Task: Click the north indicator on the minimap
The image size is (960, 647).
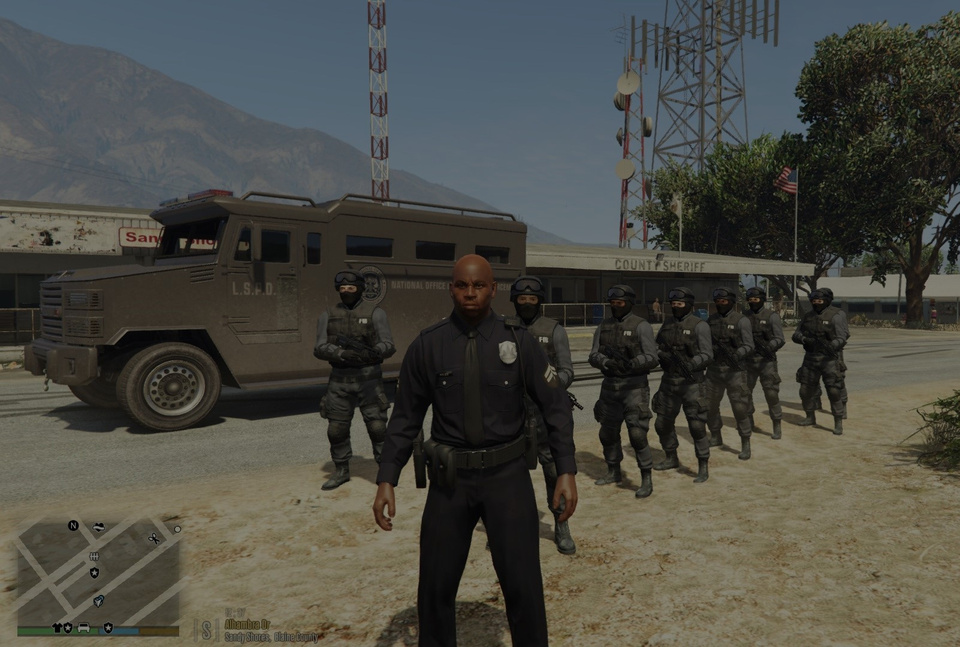Action: click(73, 525)
